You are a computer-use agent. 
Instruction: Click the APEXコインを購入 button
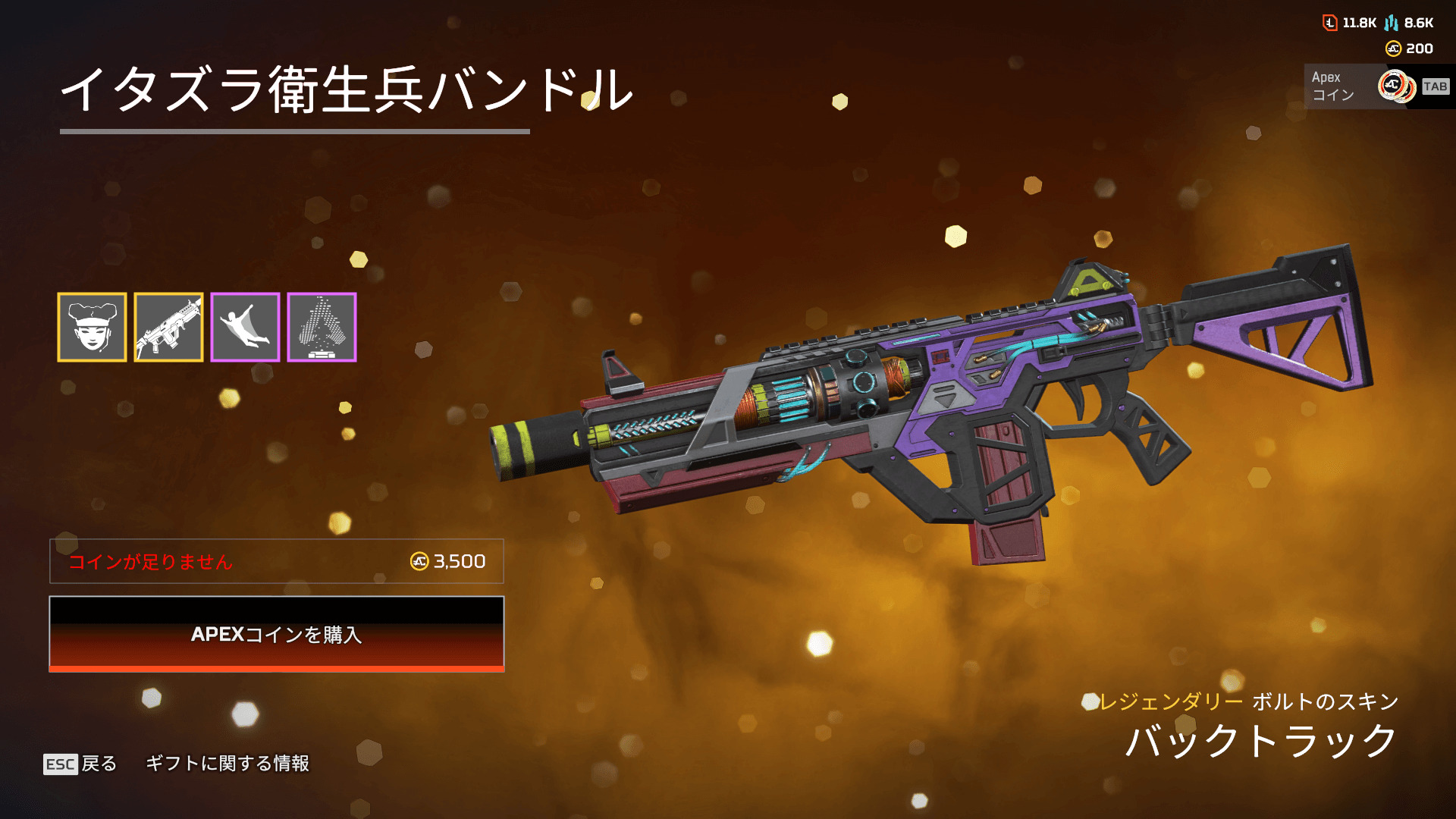276,634
